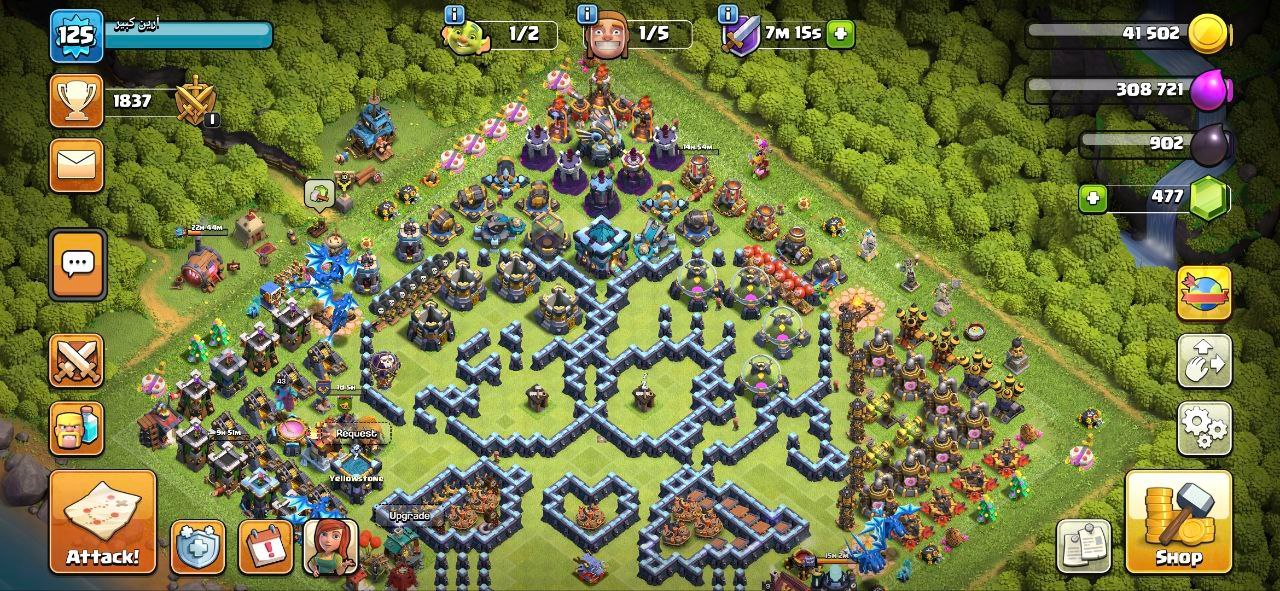Open the army overview barbarian button

76,428
